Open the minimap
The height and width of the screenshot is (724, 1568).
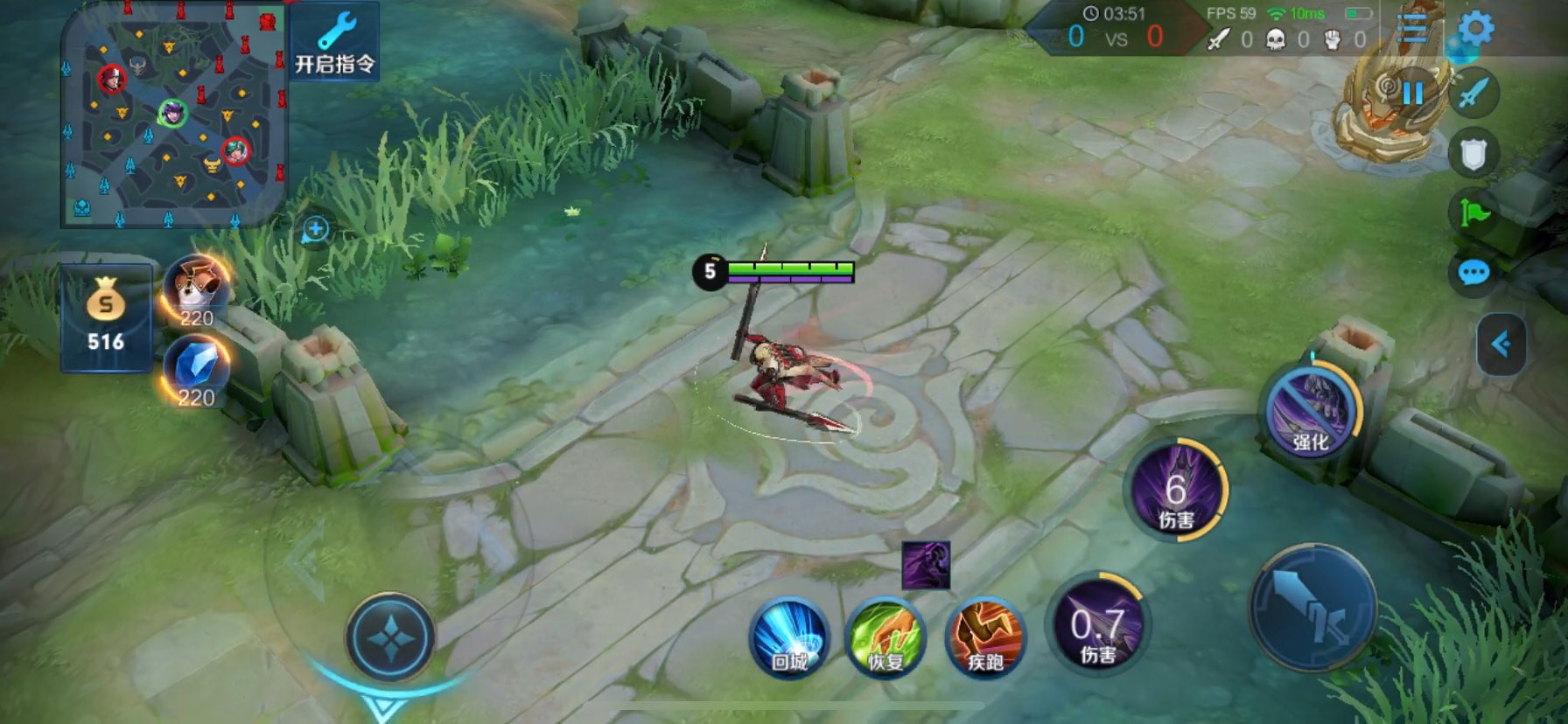click(173, 114)
